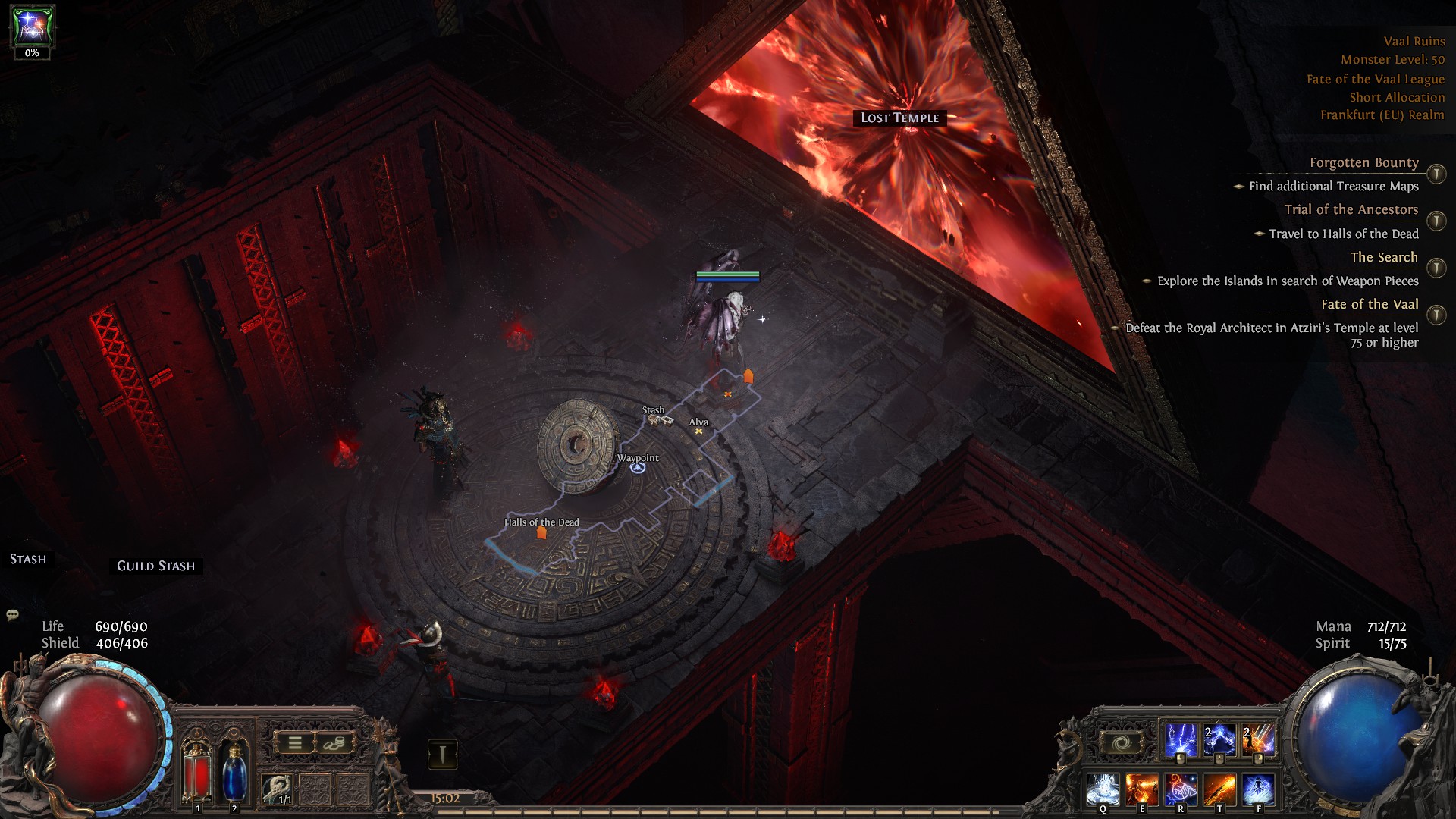
Task: Activate the white frost nova skill
Action: tap(1103, 789)
